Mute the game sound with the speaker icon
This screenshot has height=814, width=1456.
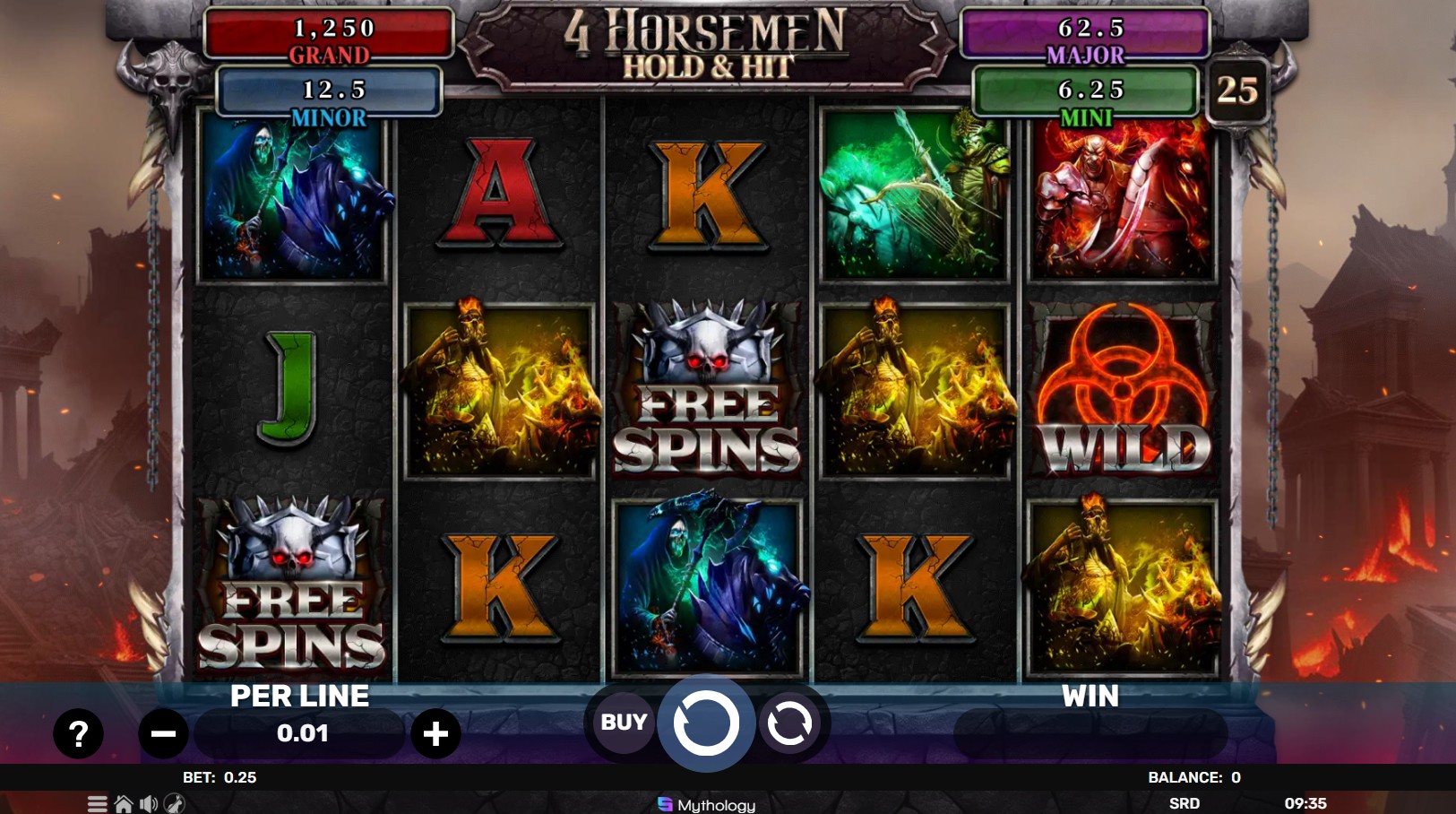click(x=148, y=804)
